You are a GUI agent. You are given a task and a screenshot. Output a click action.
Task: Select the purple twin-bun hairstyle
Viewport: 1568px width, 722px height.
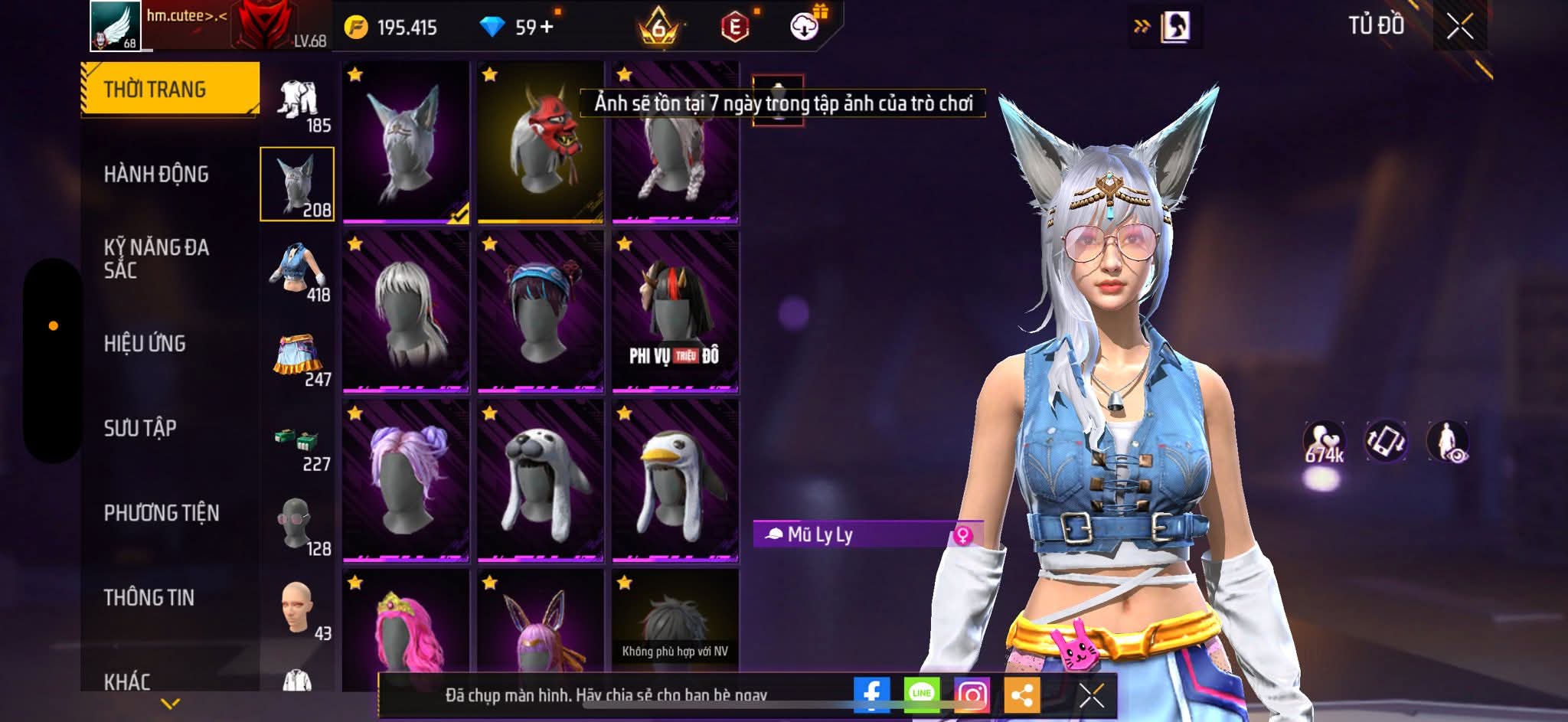(406, 480)
